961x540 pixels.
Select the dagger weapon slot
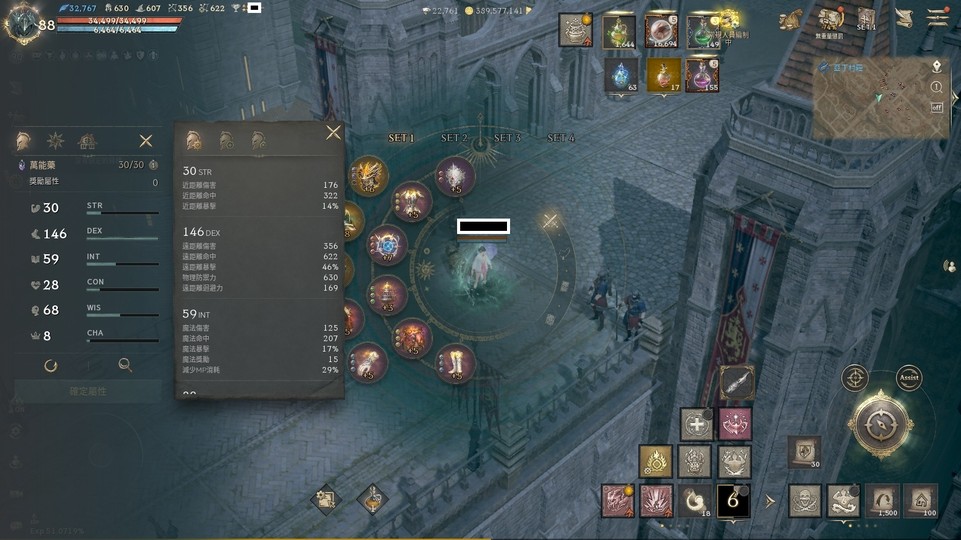pos(737,382)
